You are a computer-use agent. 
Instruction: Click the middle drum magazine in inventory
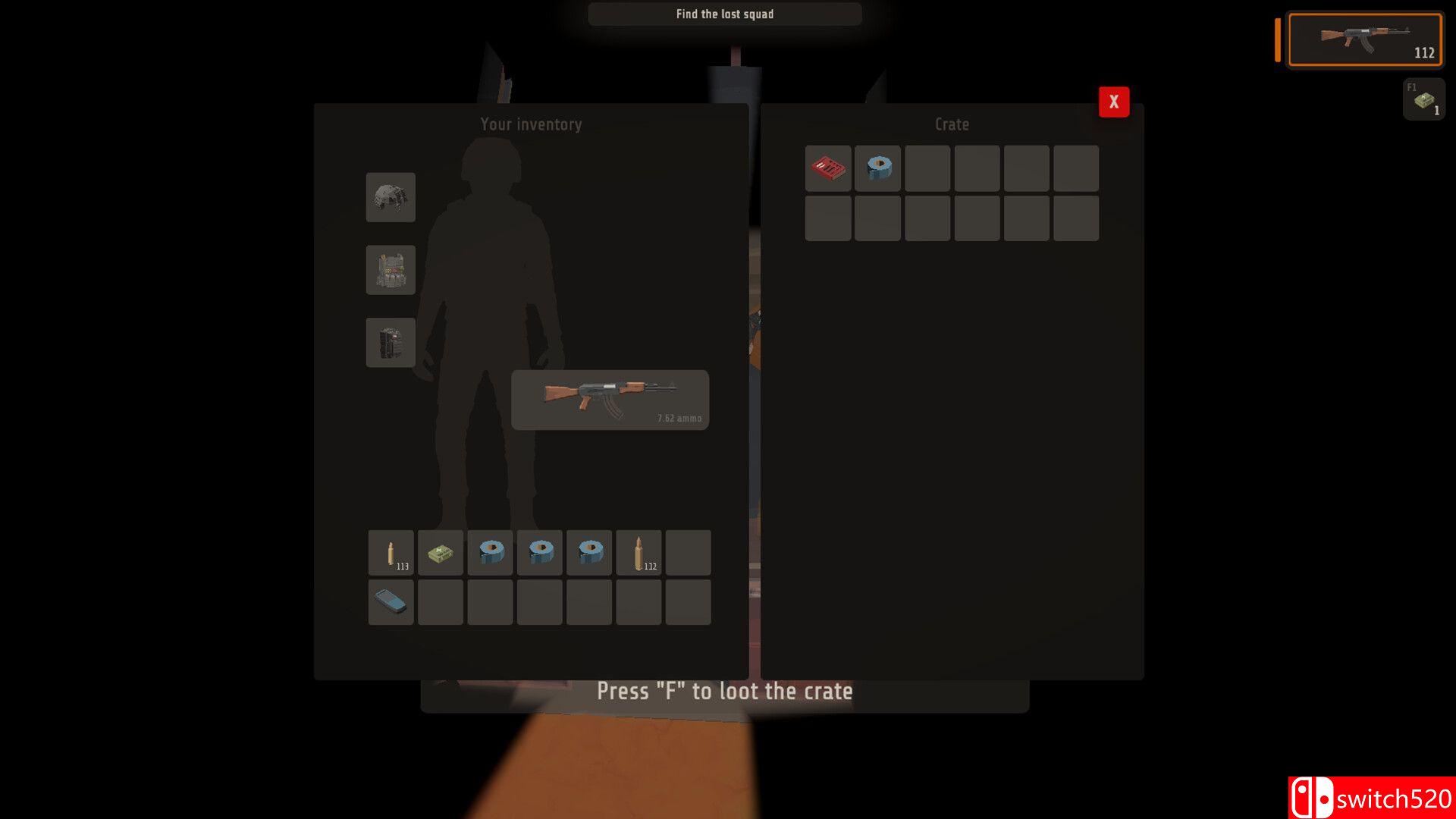(x=539, y=552)
